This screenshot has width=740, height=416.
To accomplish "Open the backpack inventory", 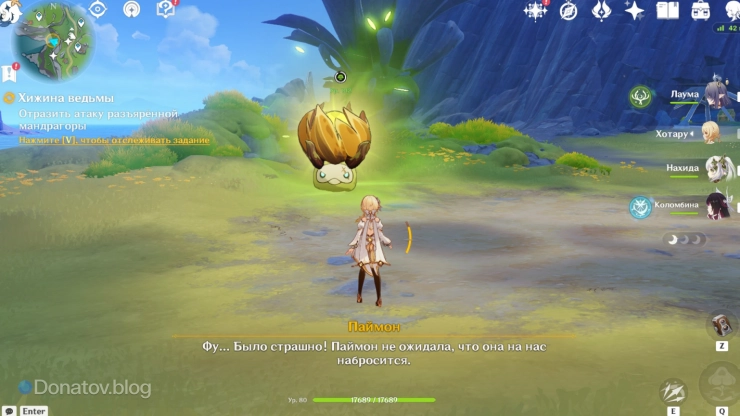I will [x=701, y=11].
